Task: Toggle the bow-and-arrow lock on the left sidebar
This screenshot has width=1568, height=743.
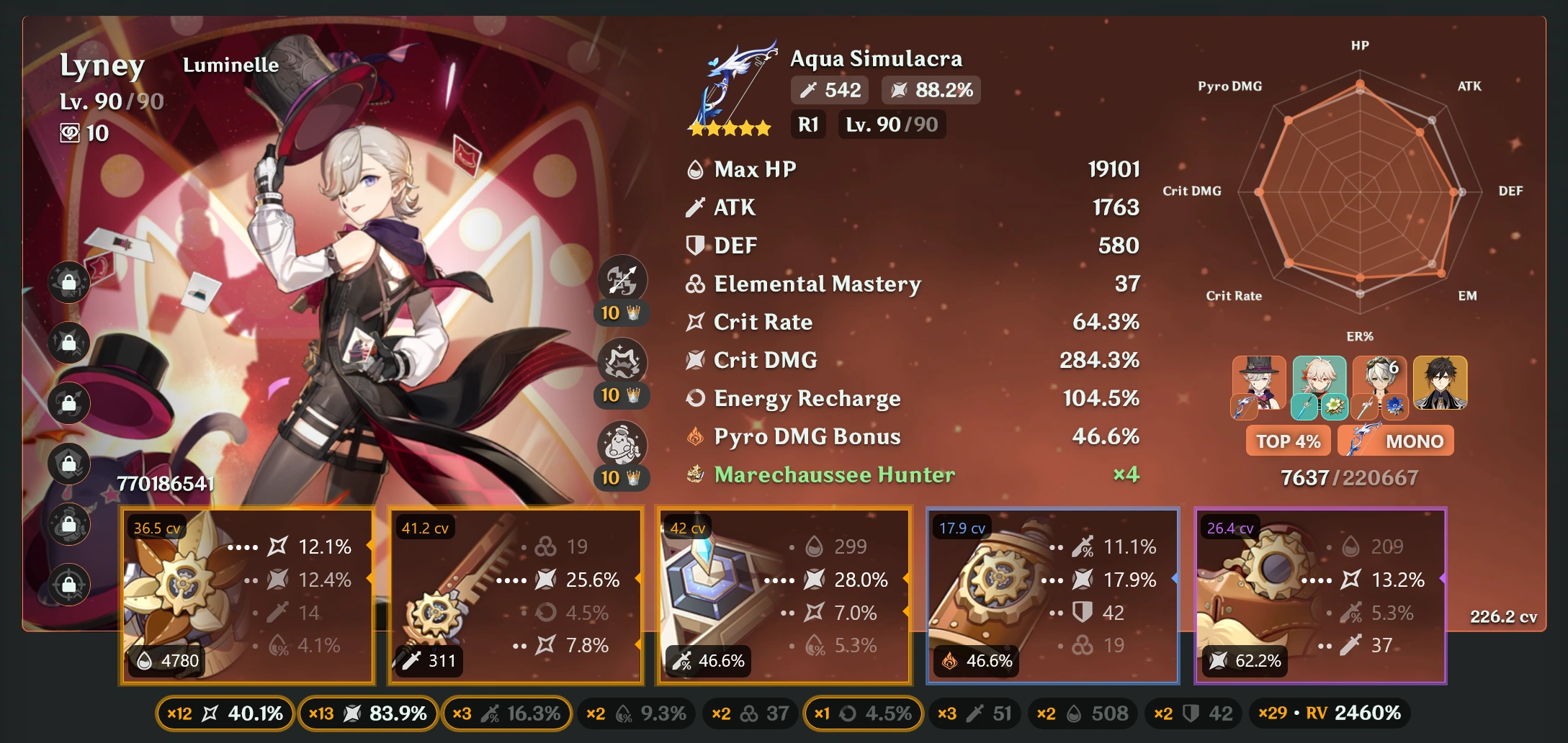Action: [x=68, y=402]
